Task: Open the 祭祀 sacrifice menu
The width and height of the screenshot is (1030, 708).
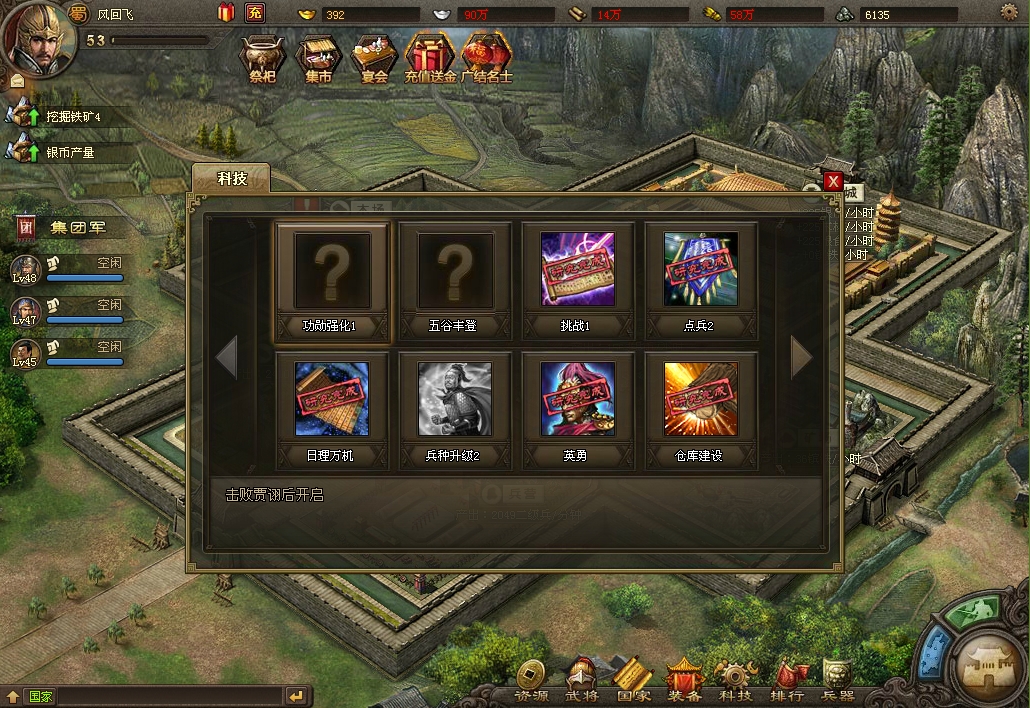Action: (262, 58)
